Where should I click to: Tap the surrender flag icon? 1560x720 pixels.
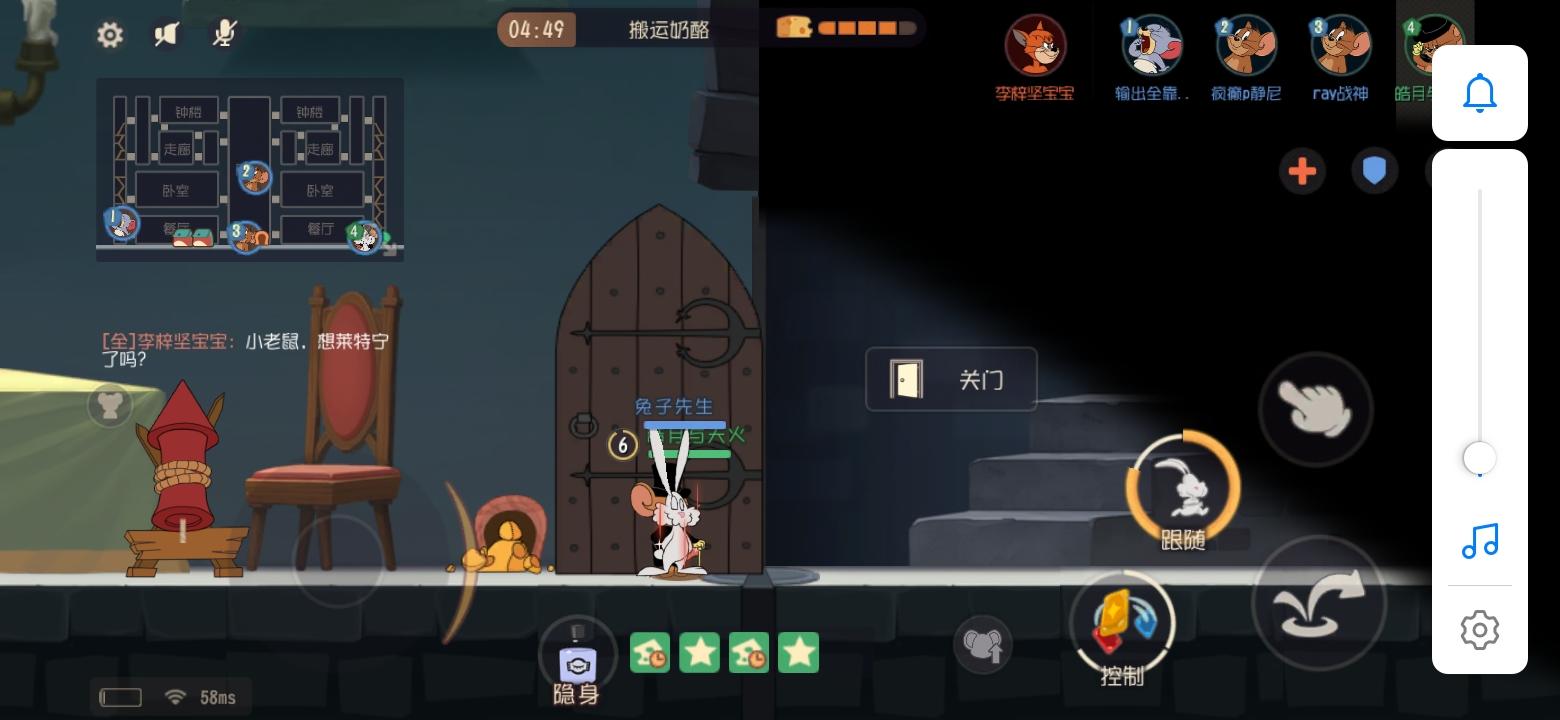tap(166, 33)
